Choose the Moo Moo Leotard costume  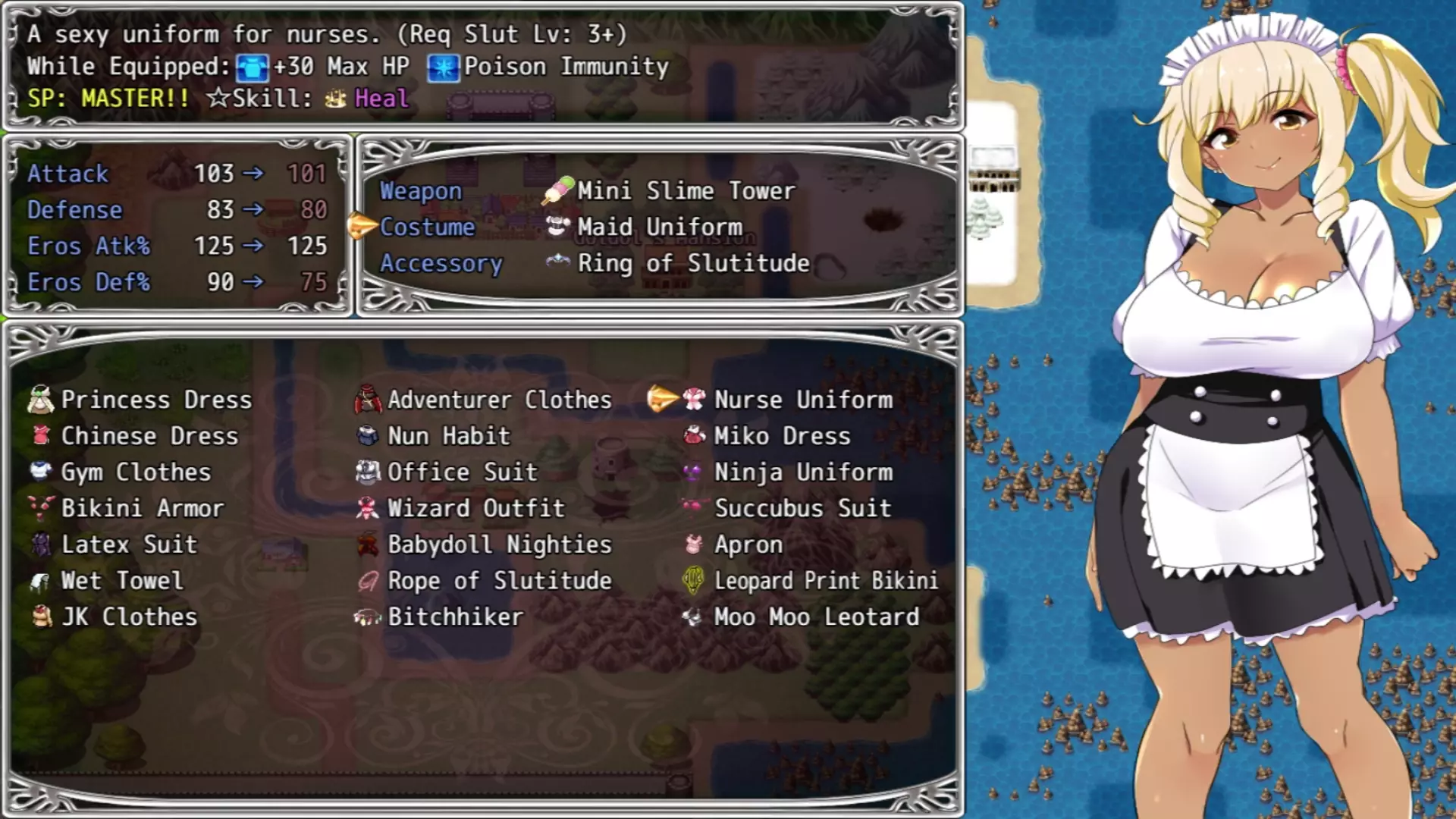tap(816, 617)
